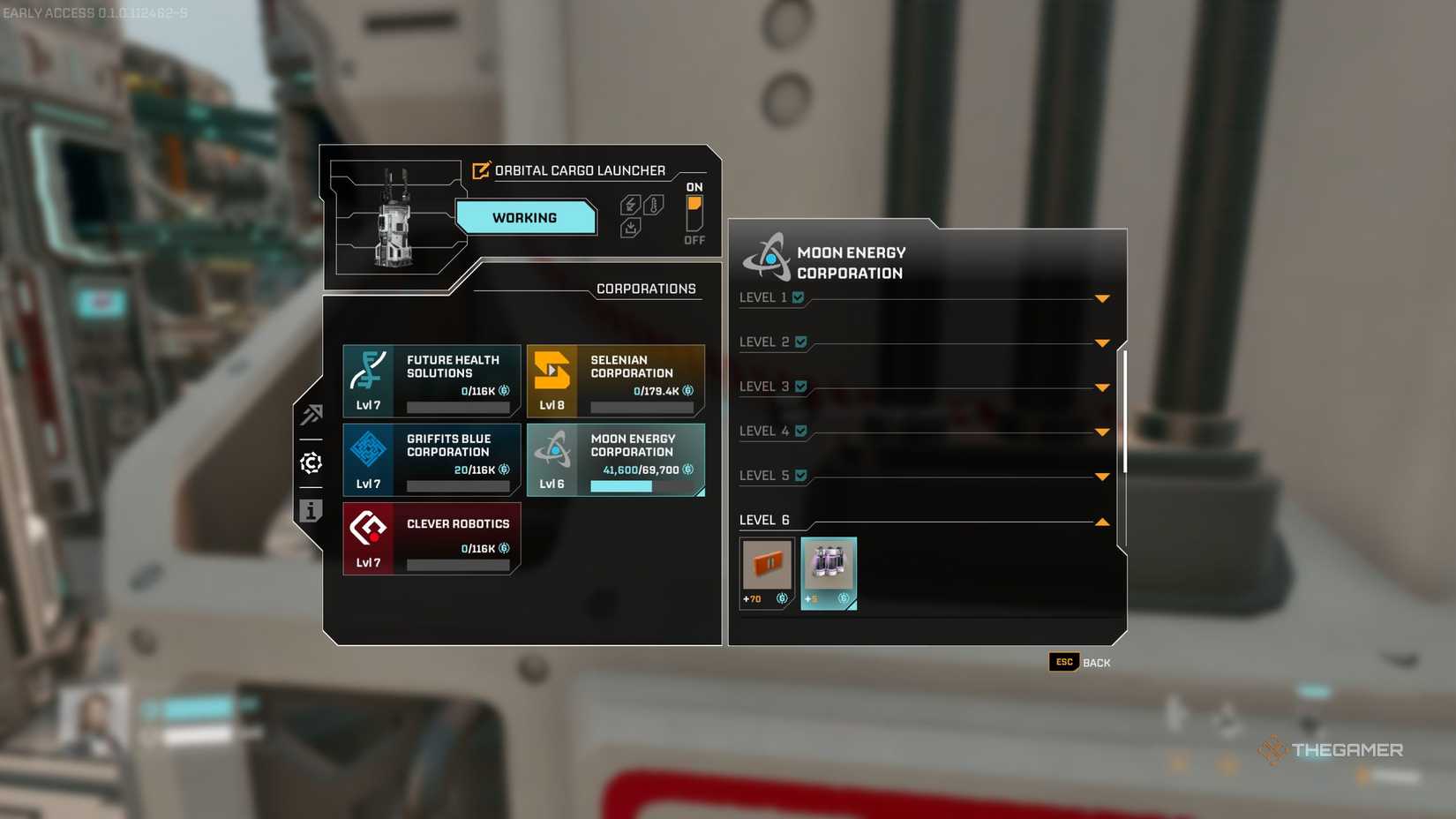
Task: Select the power consumption lightning icon
Action: [x=630, y=205]
